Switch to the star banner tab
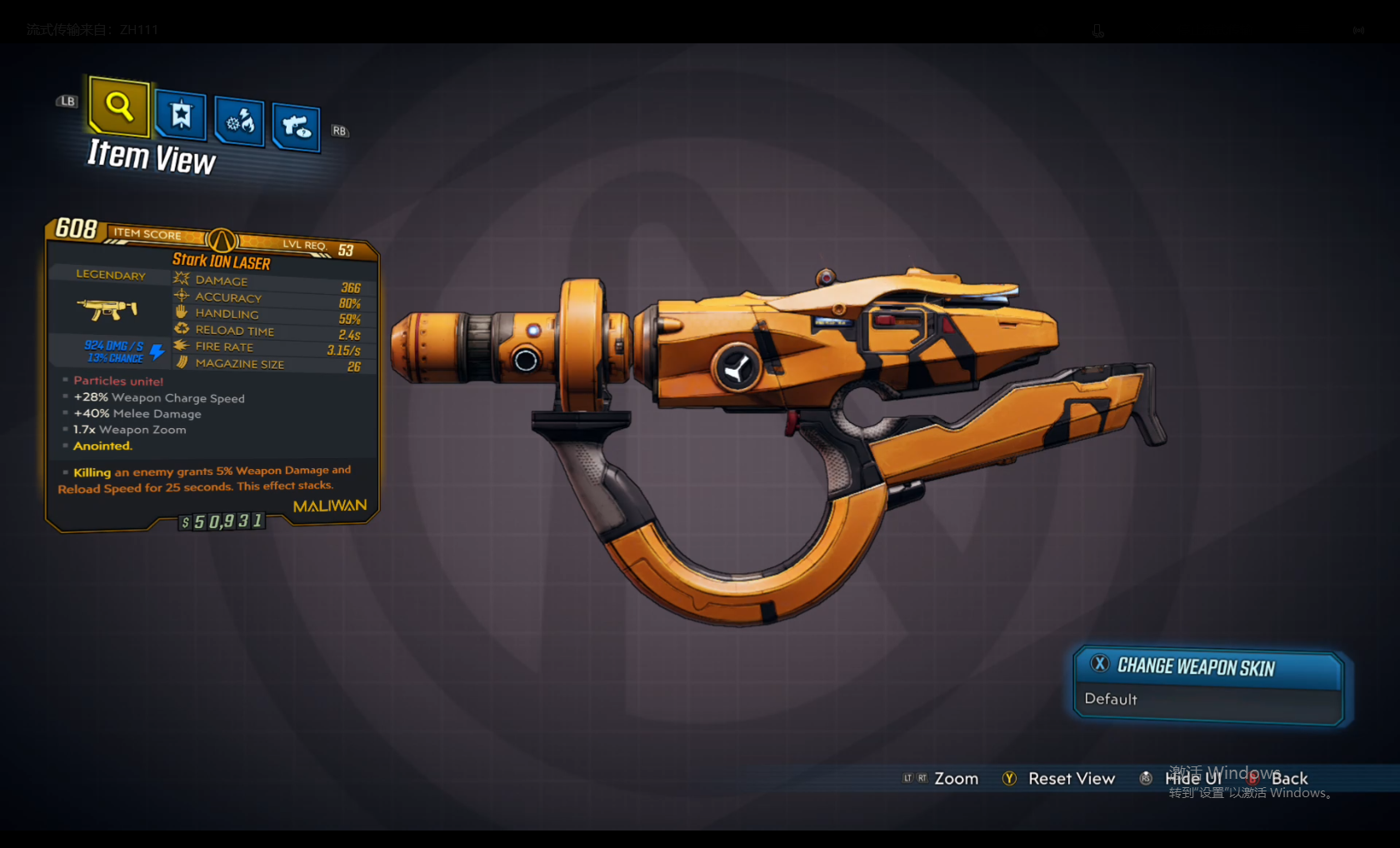 [x=180, y=117]
